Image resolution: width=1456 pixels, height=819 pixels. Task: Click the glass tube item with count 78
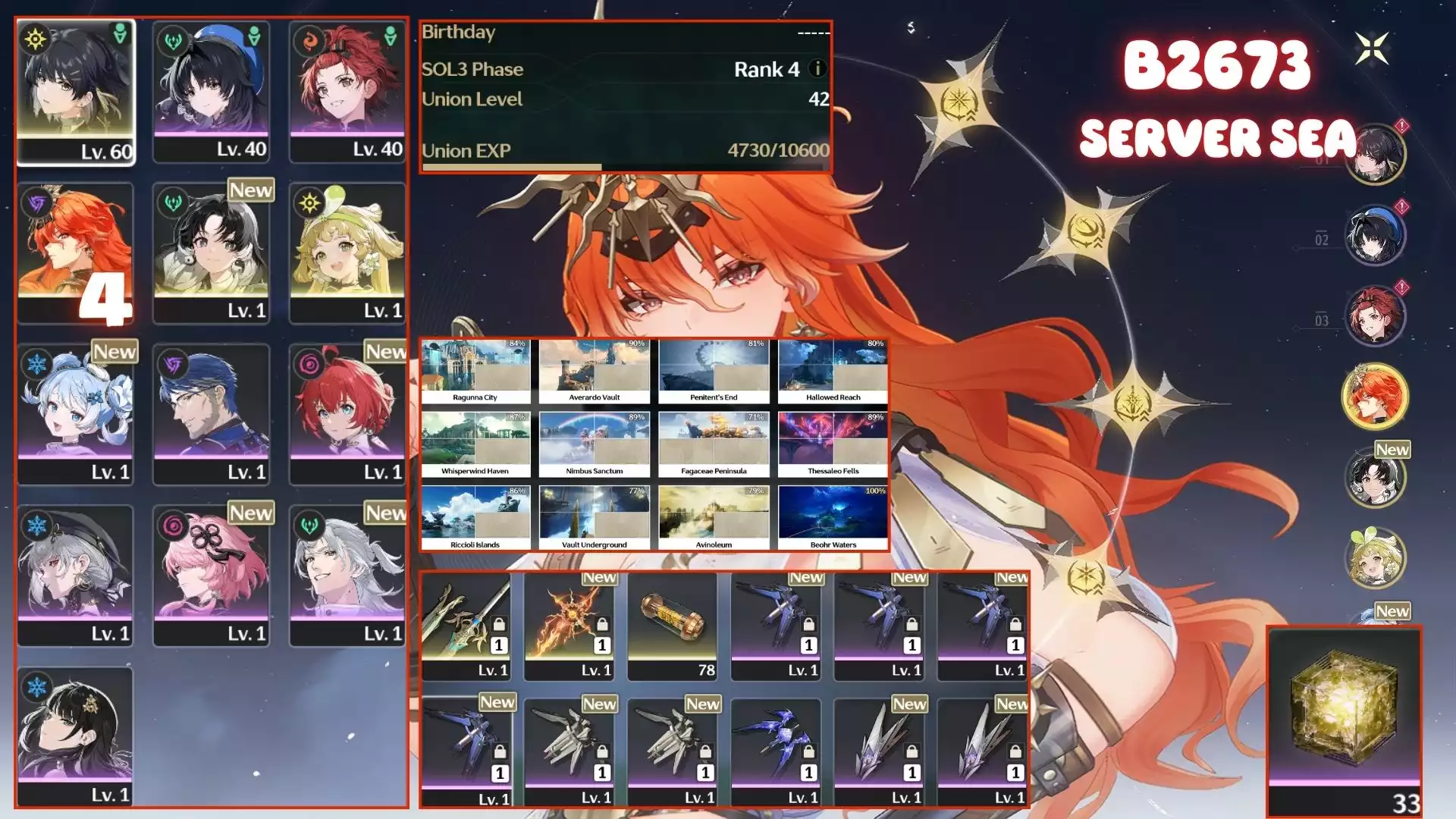673,626
